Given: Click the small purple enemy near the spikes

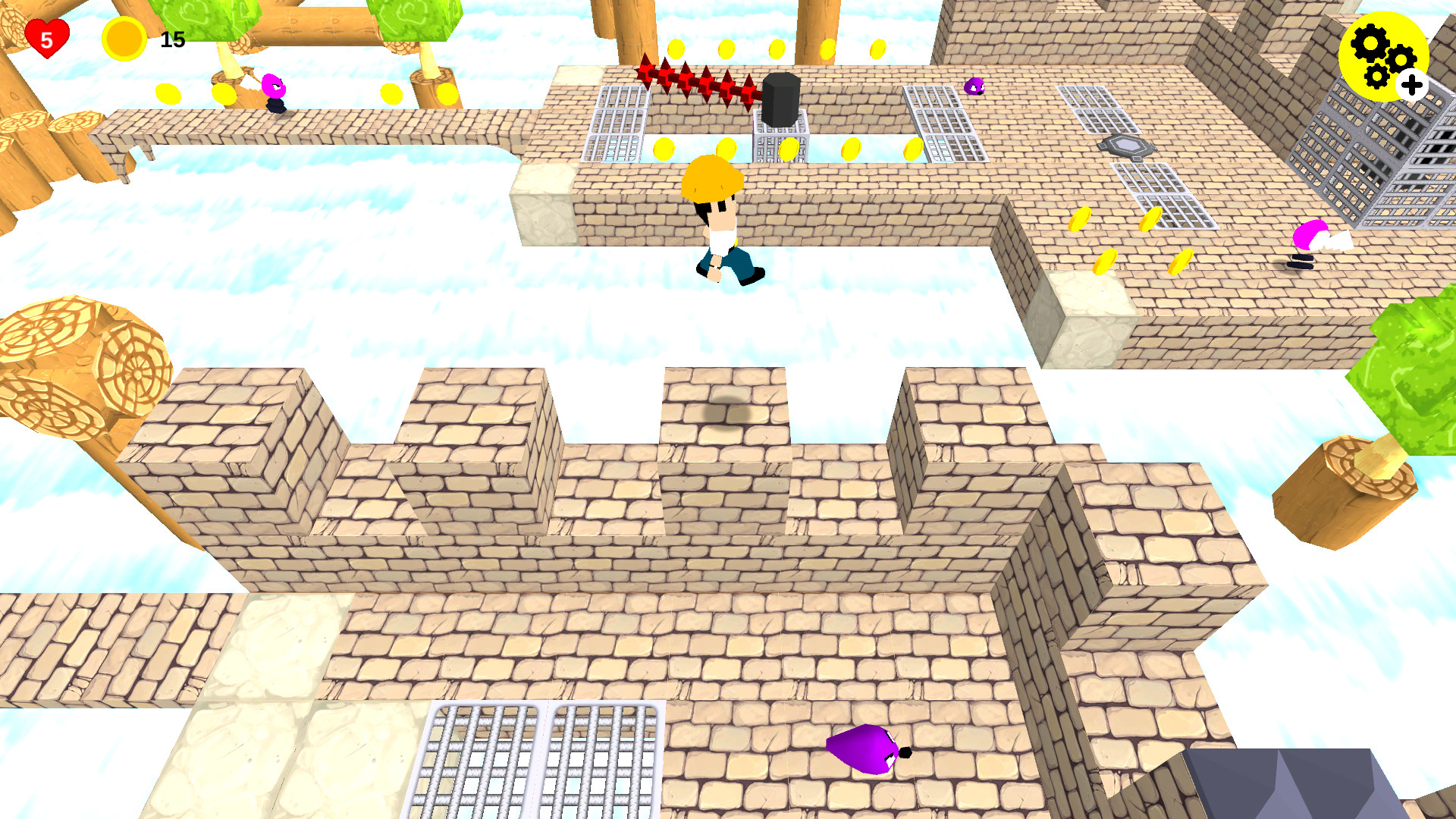Looking at the screenshot, I should [973, 87].
